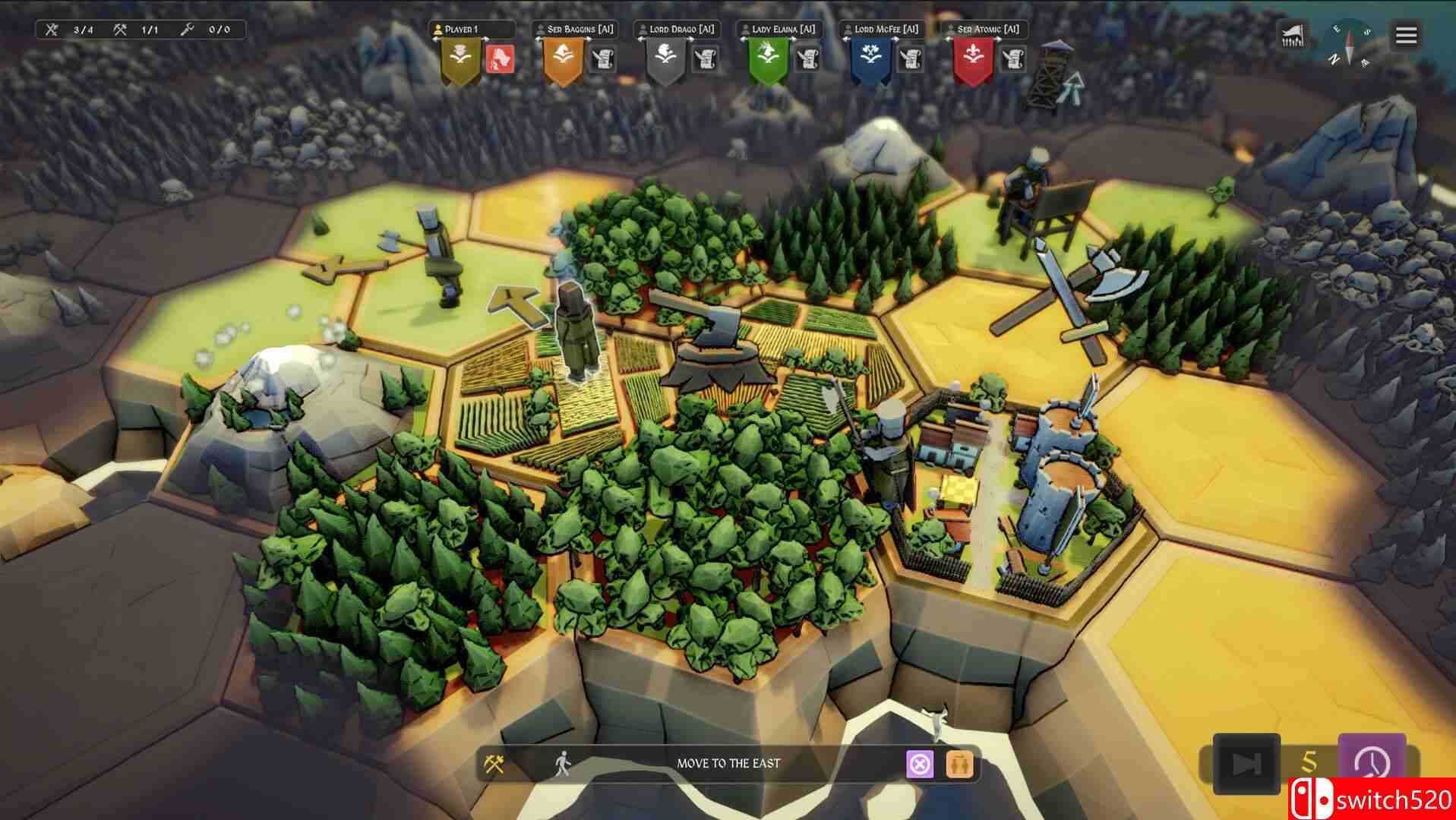Select Ser Atomic's red banner
This screenshot has width=1456, height=820.
(x=973, y=59)
